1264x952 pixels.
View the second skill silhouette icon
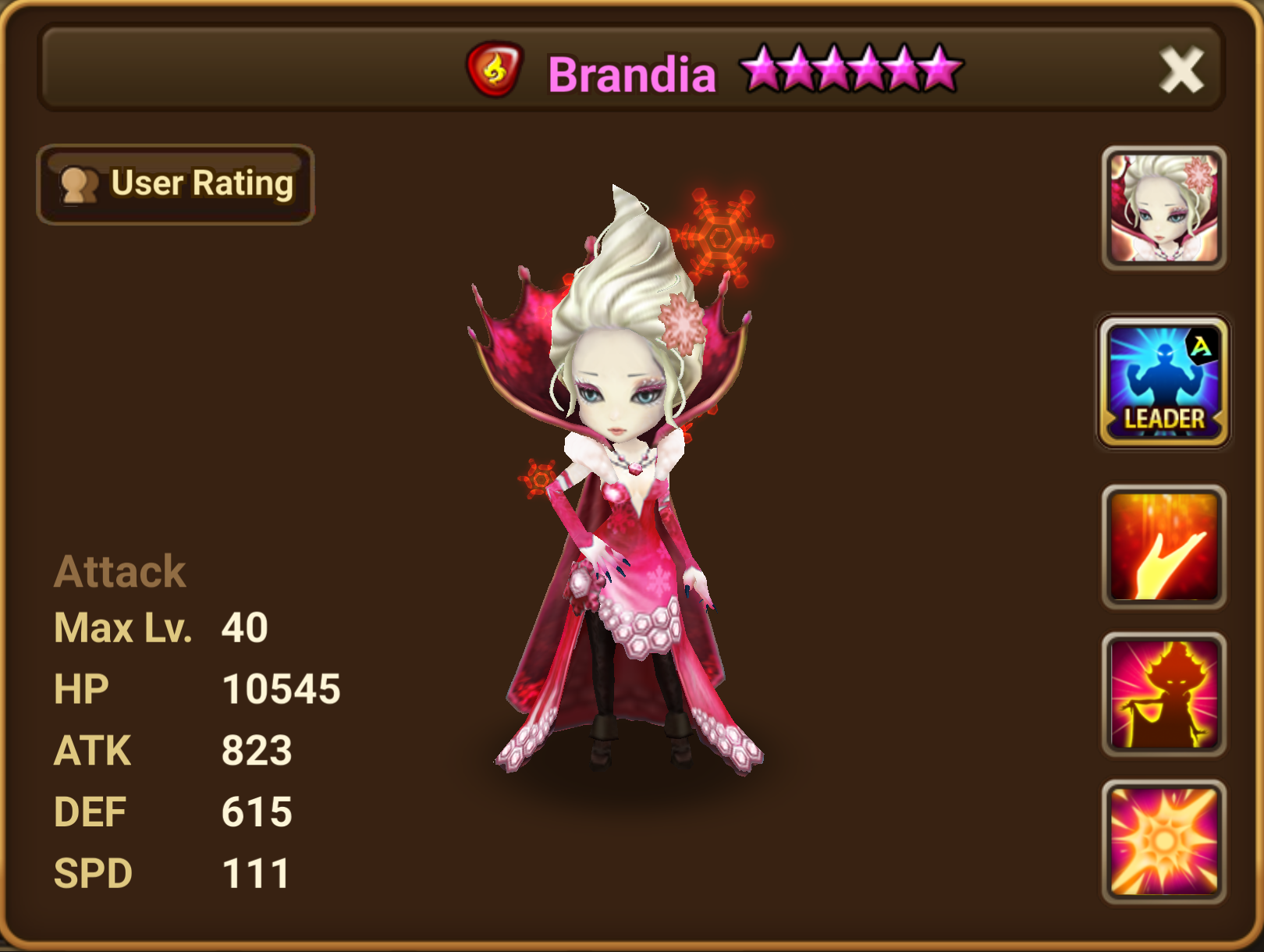coord(1164,694)
